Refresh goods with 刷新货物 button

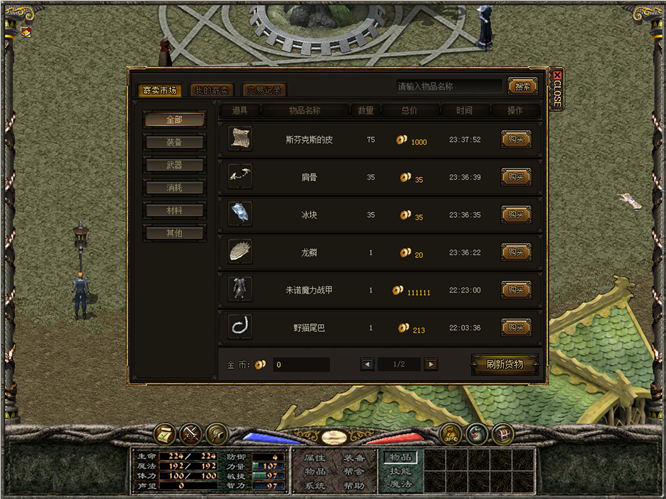coord(504,364)
